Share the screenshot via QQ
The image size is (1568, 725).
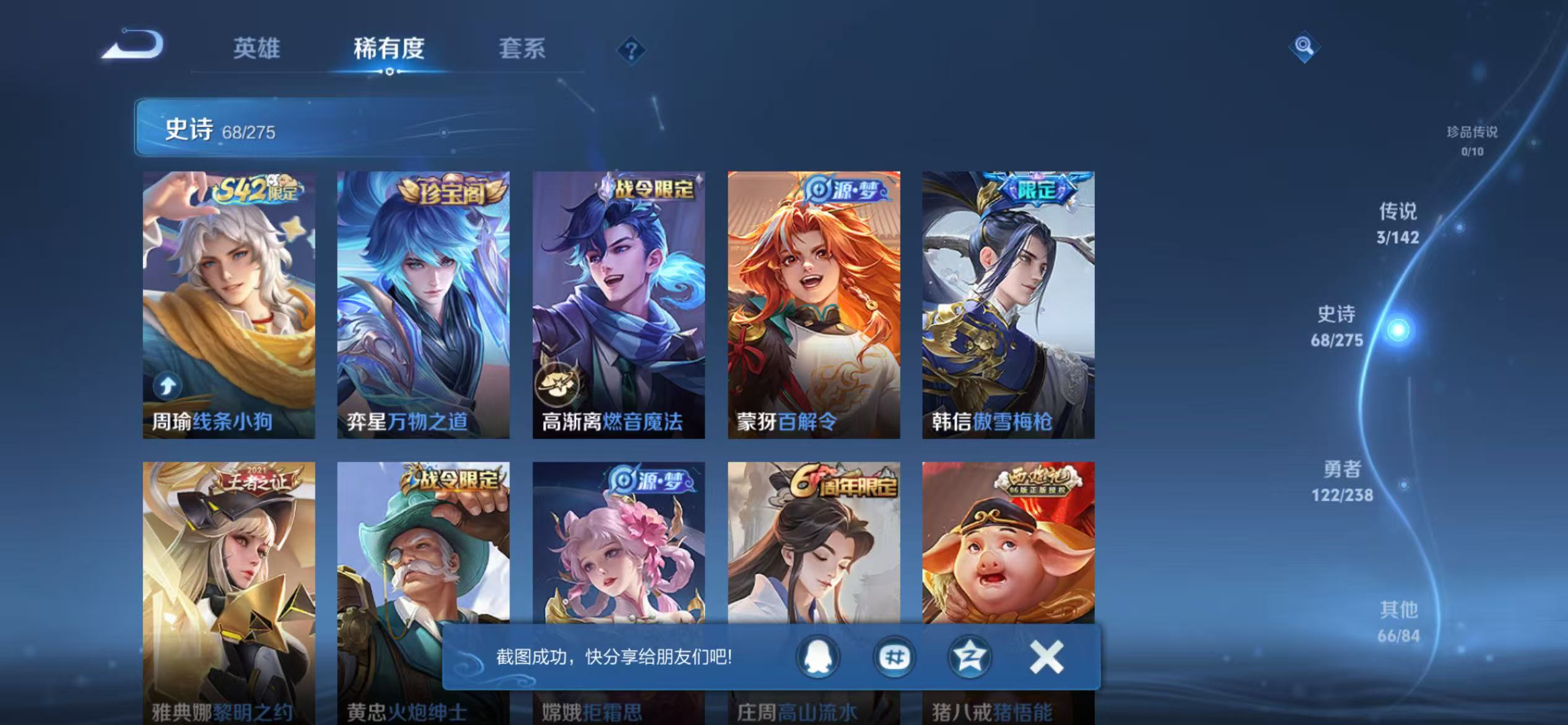click(817, 657)
